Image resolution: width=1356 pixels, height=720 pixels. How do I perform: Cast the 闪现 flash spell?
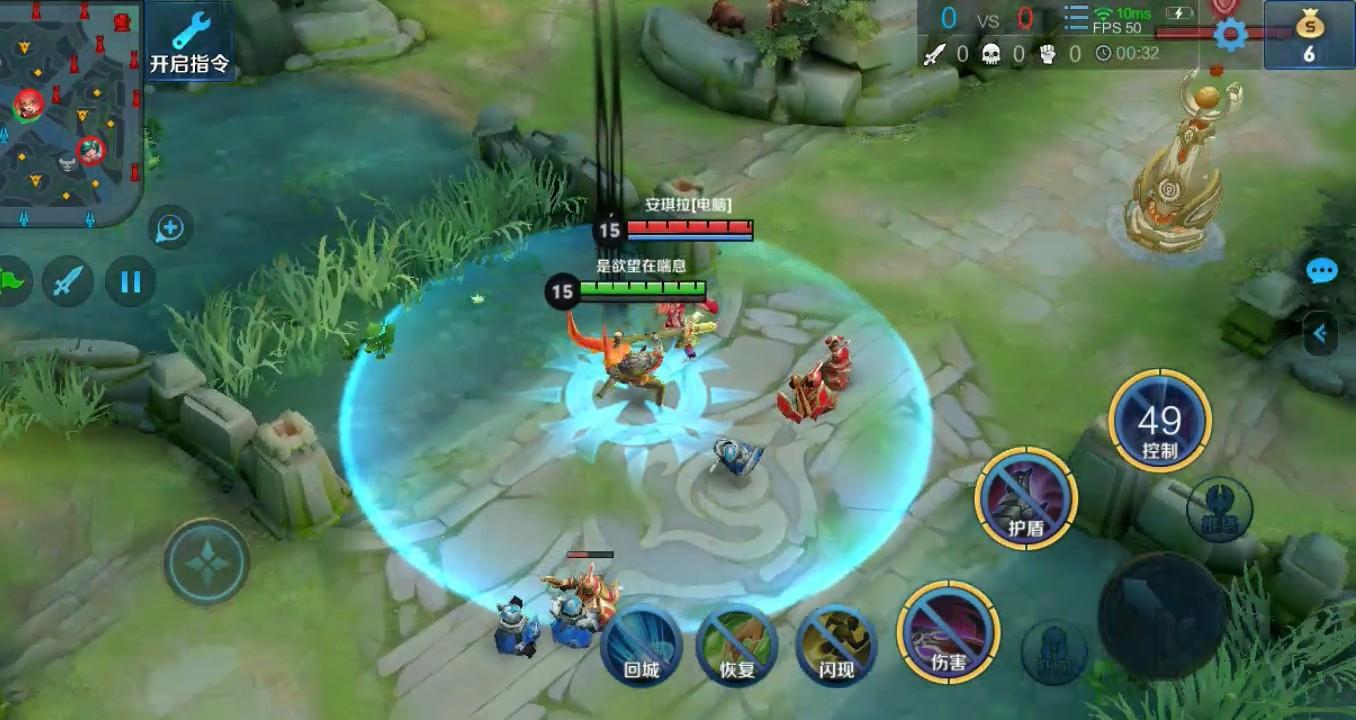836,645
